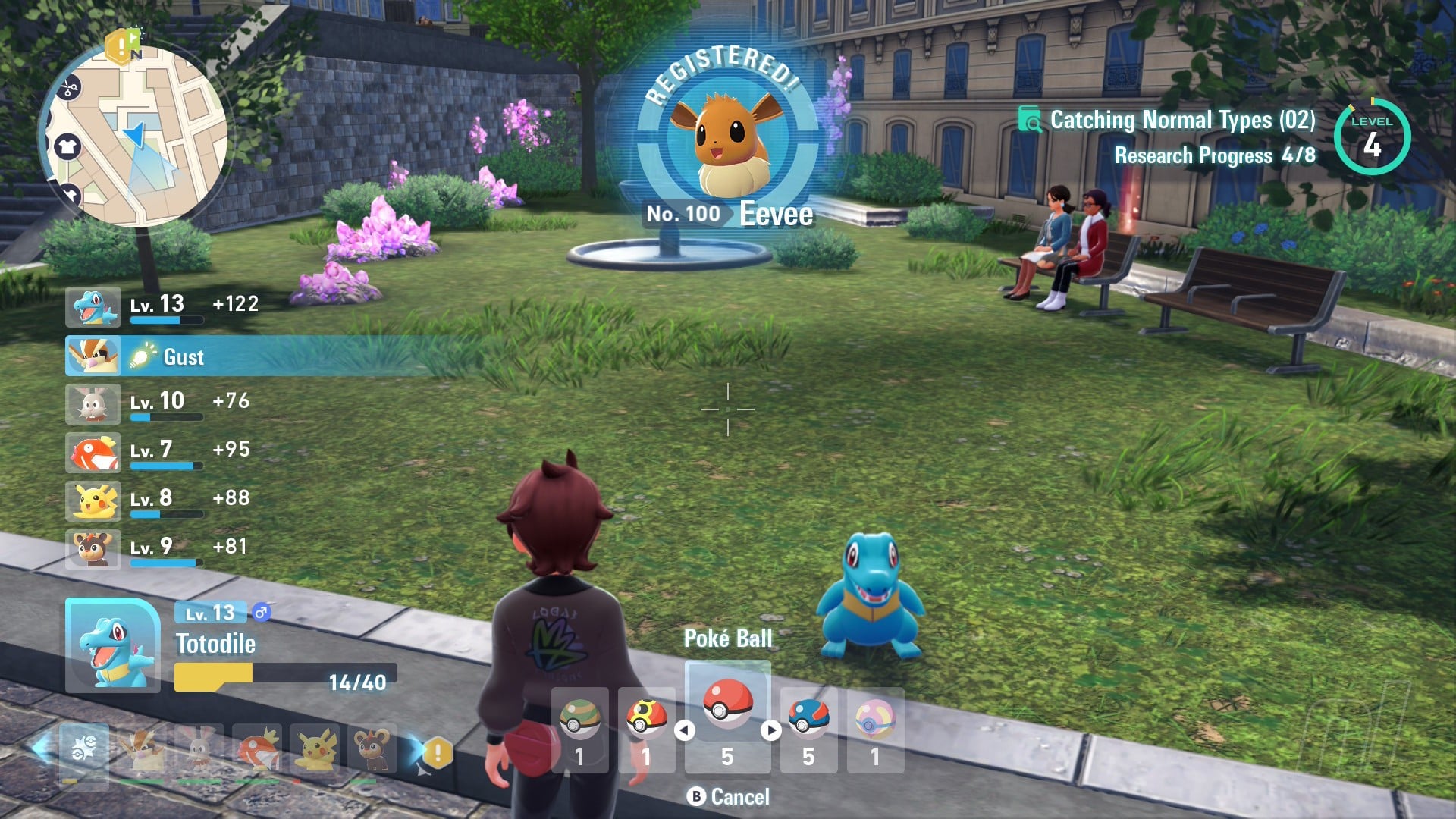Select the Gust move row
Viewport: 1456px width, 819px height.
[x=182, y=356]
